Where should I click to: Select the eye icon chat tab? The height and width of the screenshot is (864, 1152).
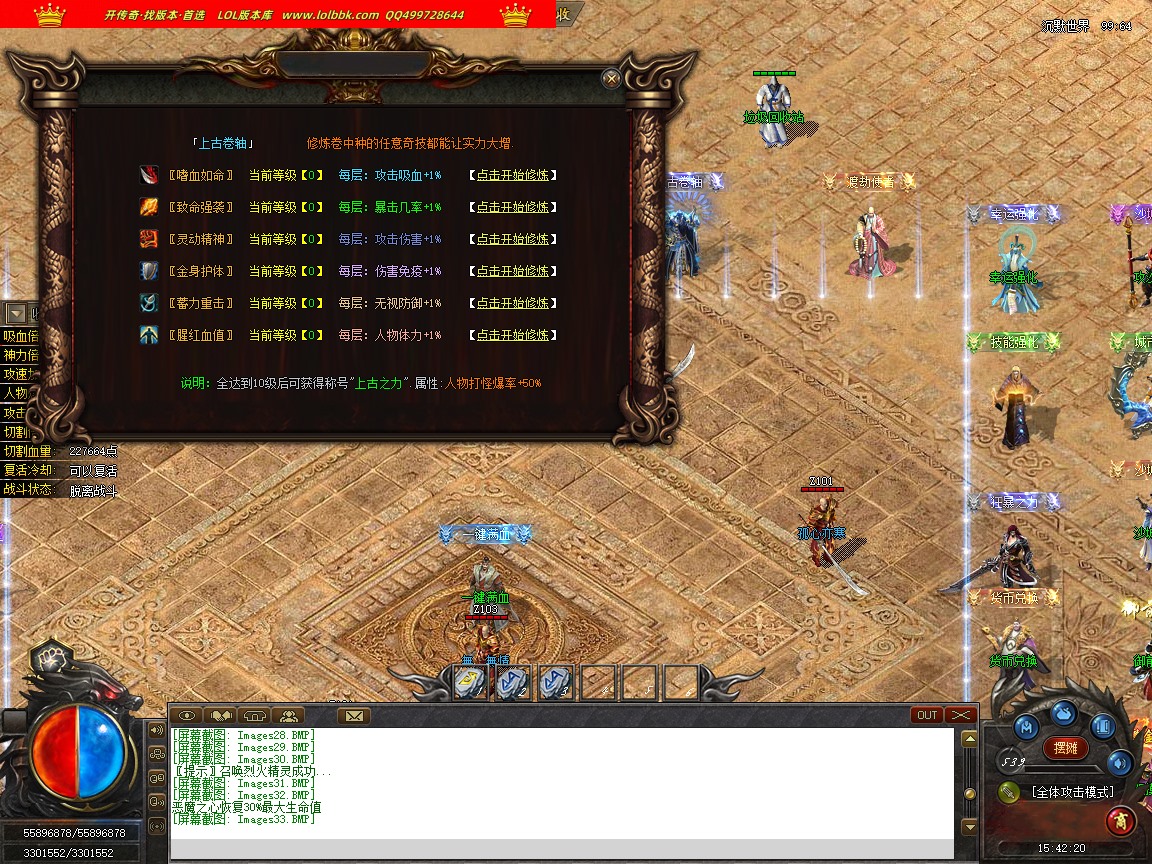click(x=186, y=716)
